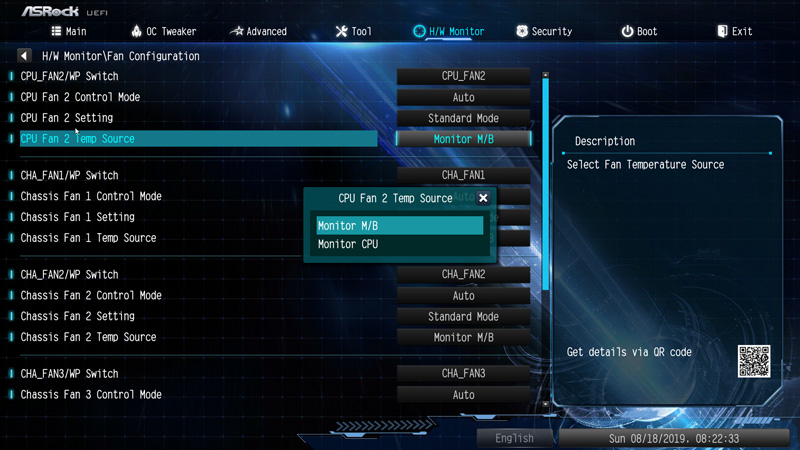This screenshot has height=450, width=800.
Task: Open the Advanced tab
Action: tap(258, 31)
